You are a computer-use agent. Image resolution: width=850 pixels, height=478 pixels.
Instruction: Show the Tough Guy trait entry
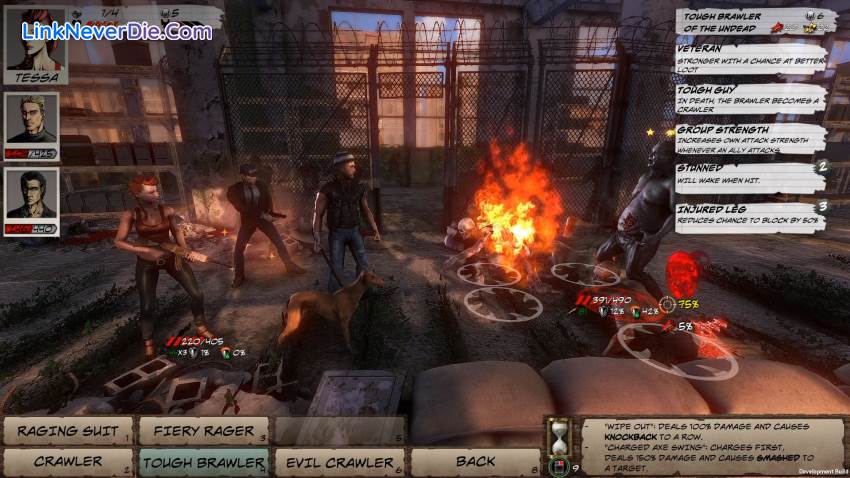coord(750,96)
